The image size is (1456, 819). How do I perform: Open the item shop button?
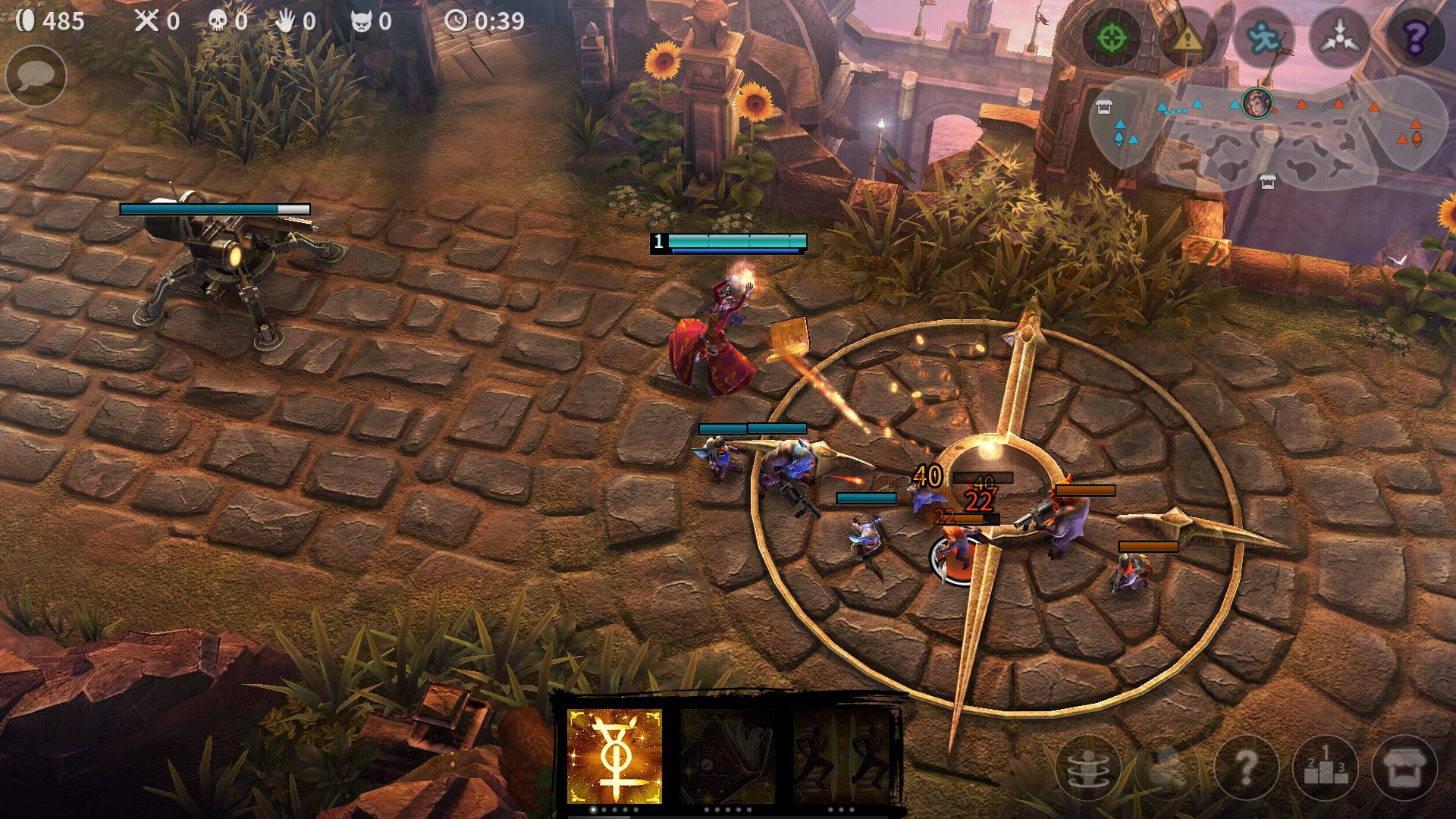(x=1404, y=769)
